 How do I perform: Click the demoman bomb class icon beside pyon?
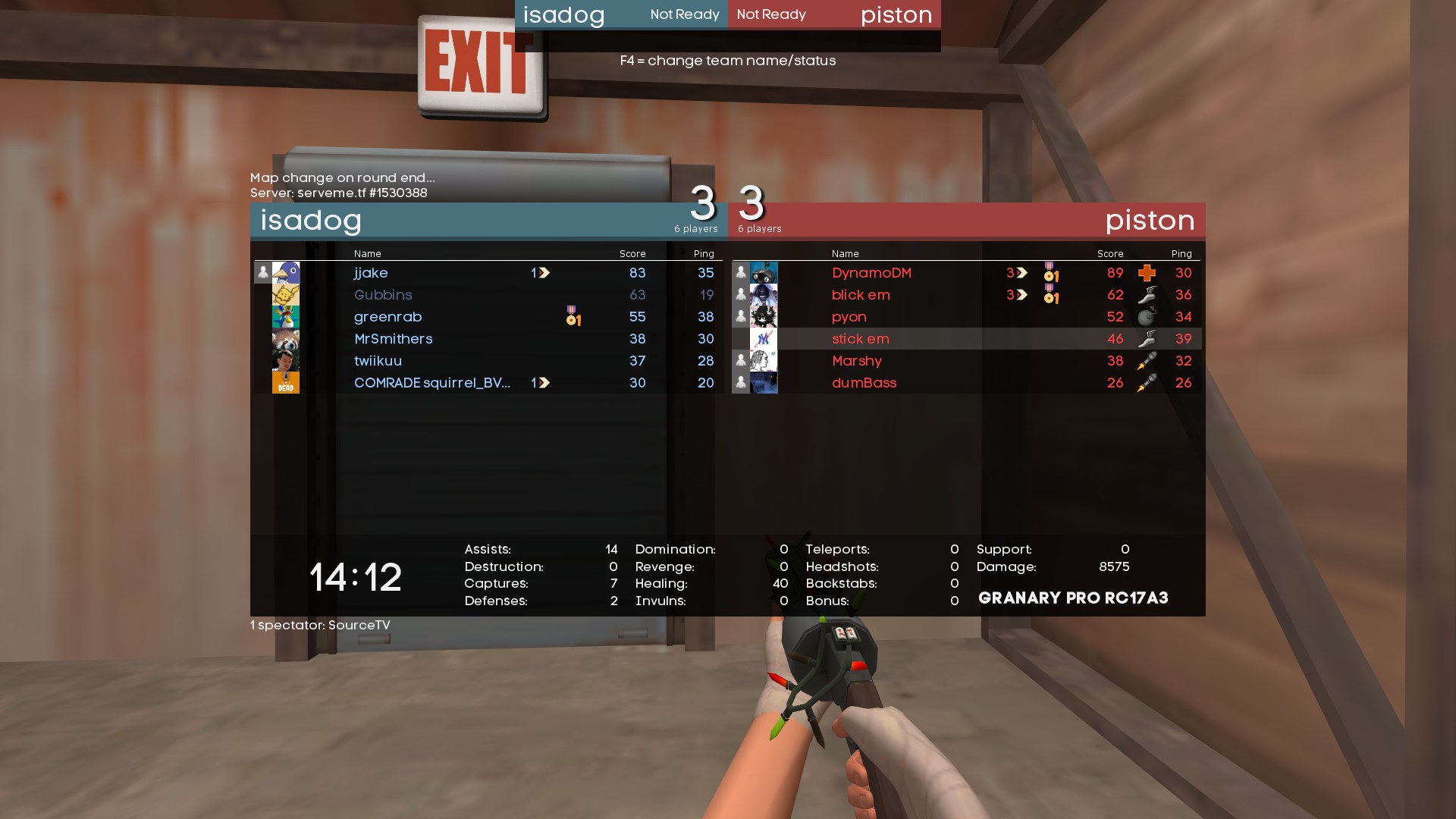1147,317
